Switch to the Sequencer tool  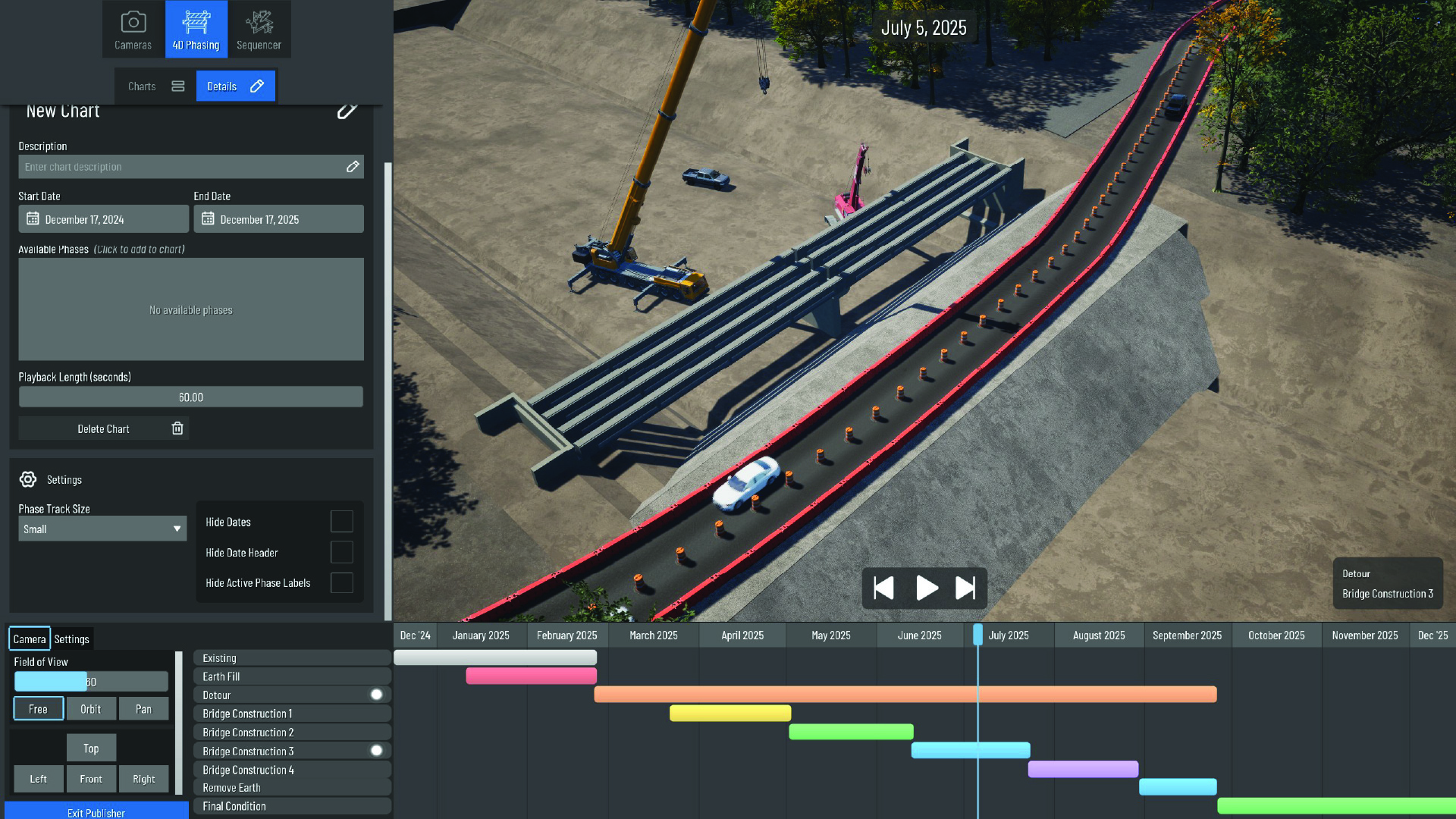259,30
